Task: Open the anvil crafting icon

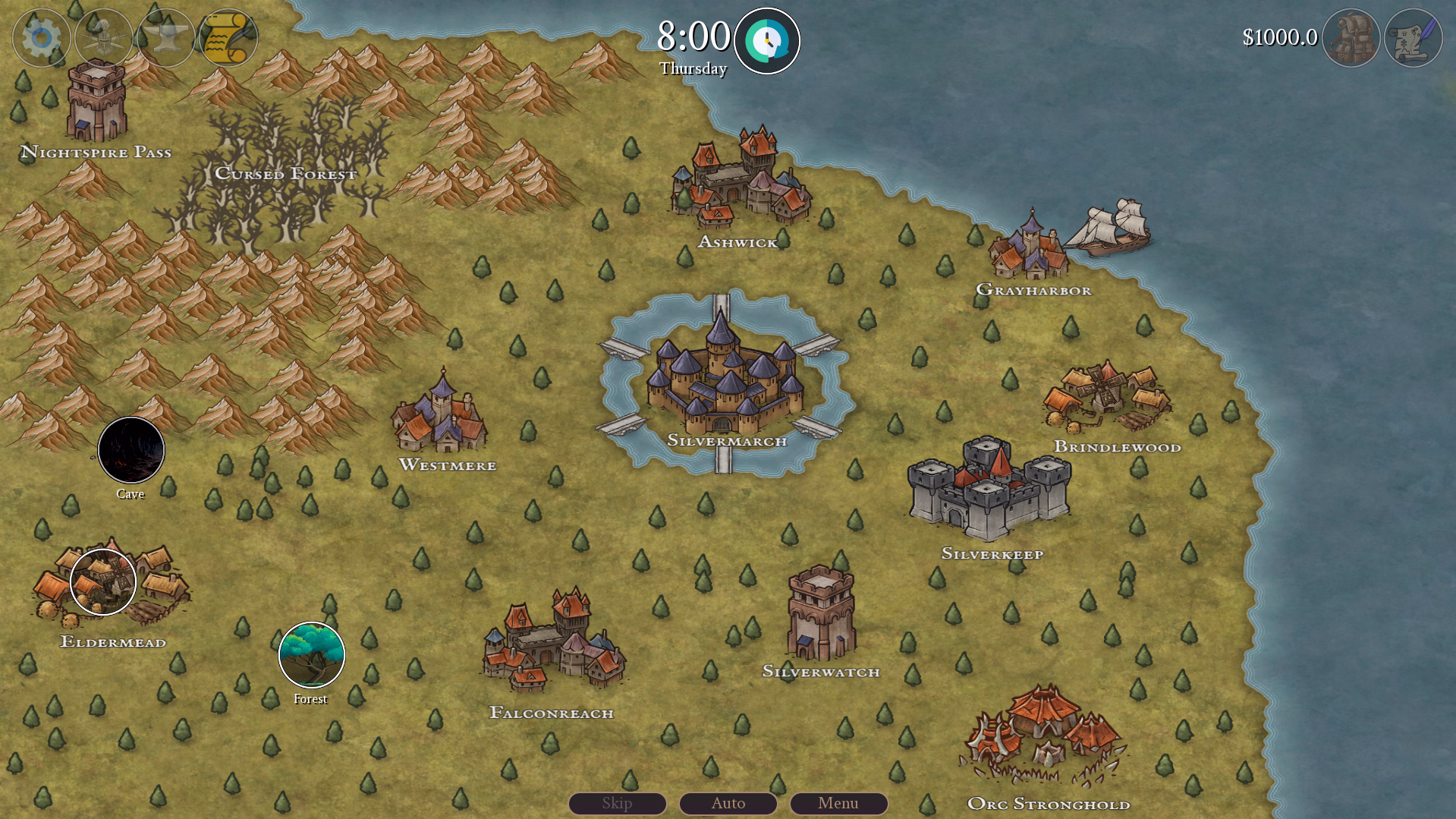Action: coord(166,37)
